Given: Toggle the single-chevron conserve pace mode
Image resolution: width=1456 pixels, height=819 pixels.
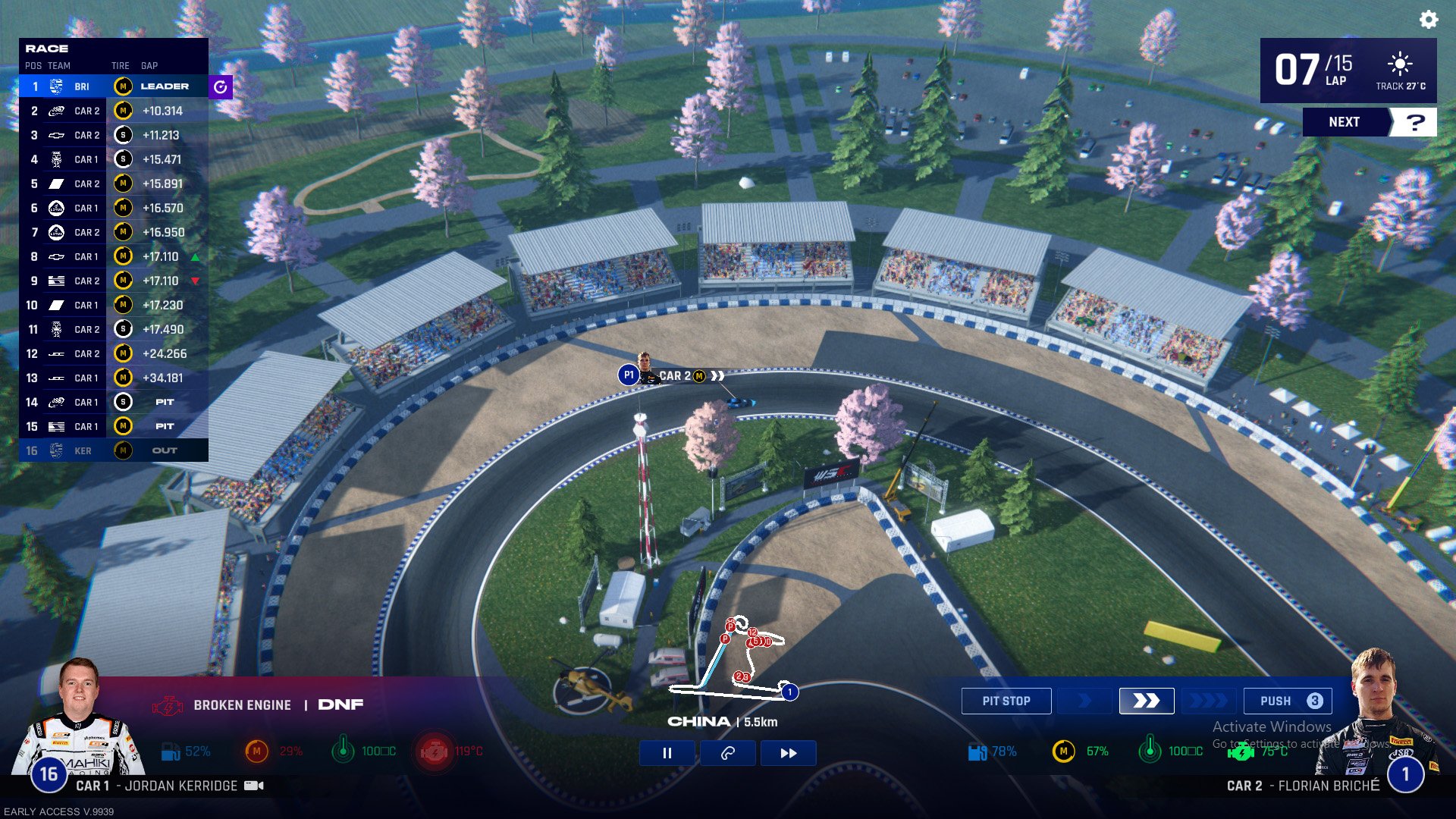Looking at the screenshot, I should 1084,701.
